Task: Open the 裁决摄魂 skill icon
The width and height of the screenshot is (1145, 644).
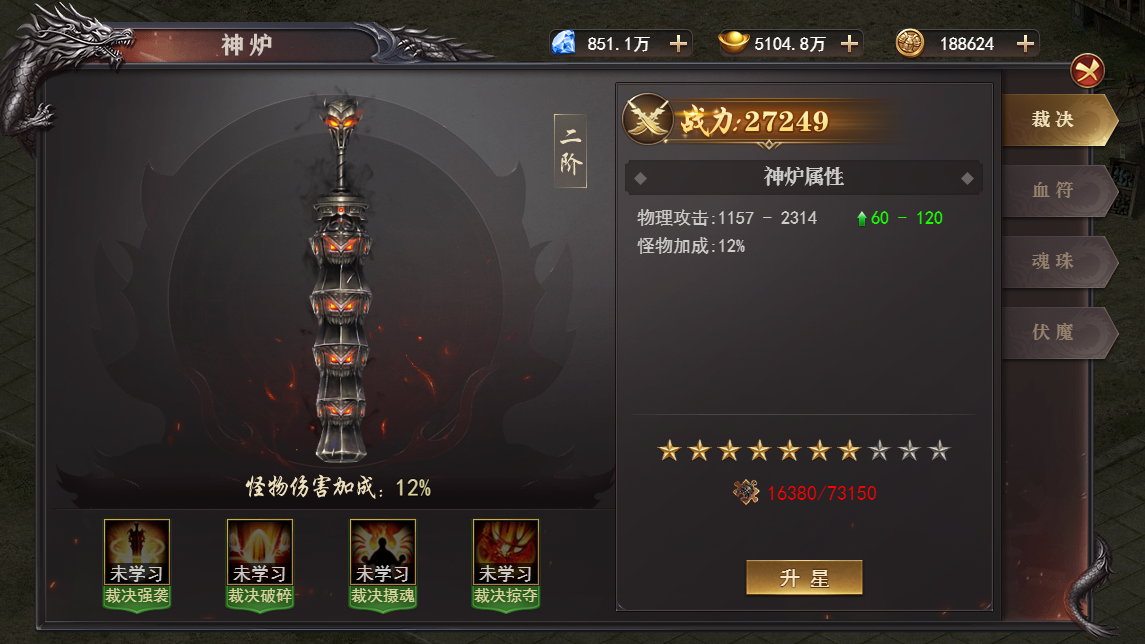Action: [x=383, y=552]
